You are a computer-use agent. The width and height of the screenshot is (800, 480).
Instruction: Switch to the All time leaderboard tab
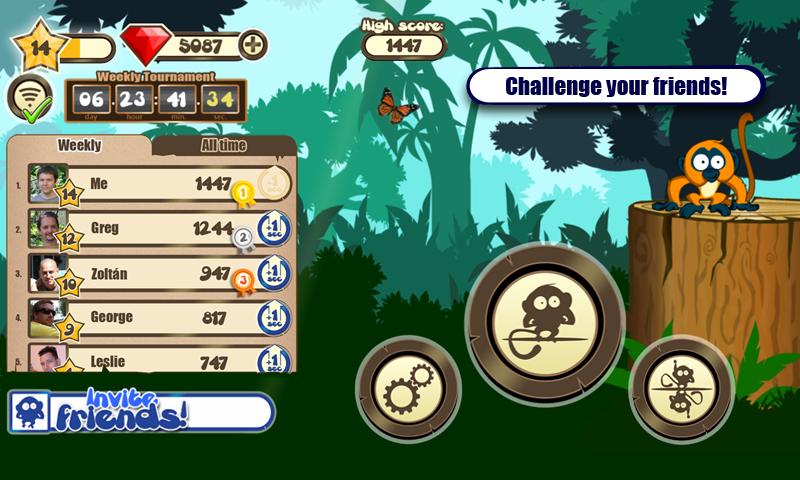coord(223,146)
